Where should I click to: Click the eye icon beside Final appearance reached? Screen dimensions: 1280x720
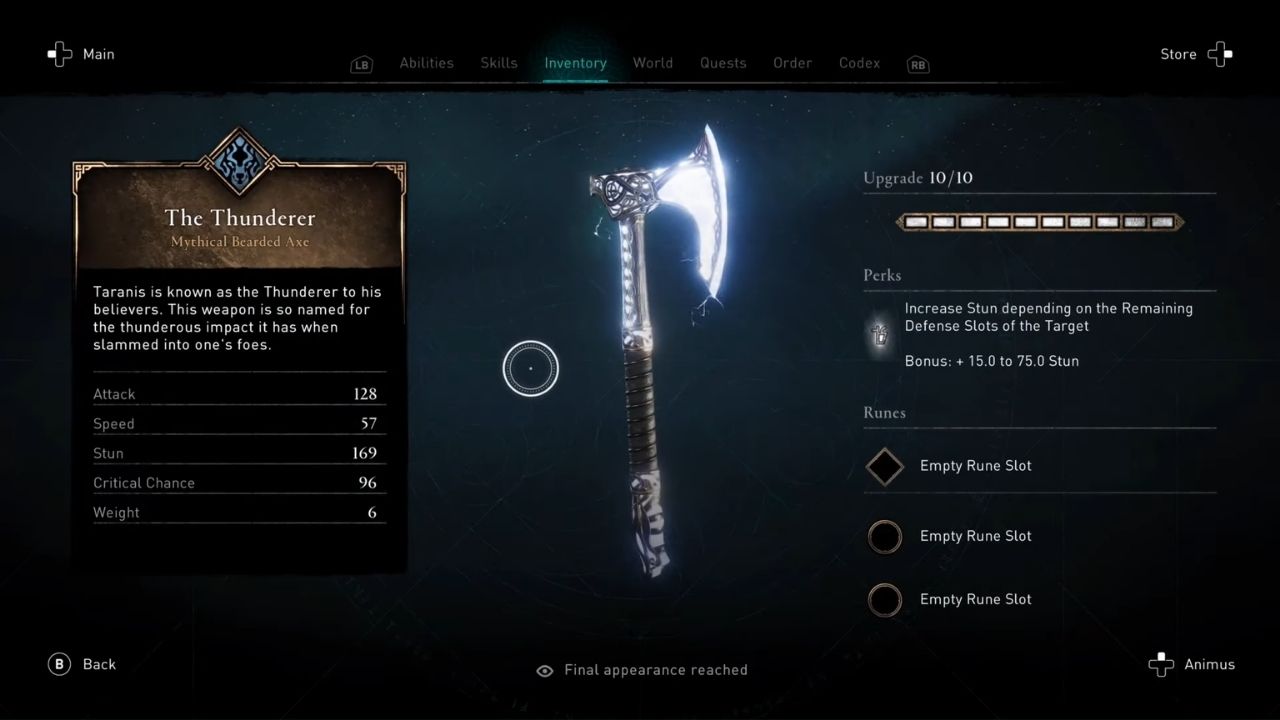tap(544, 670)
